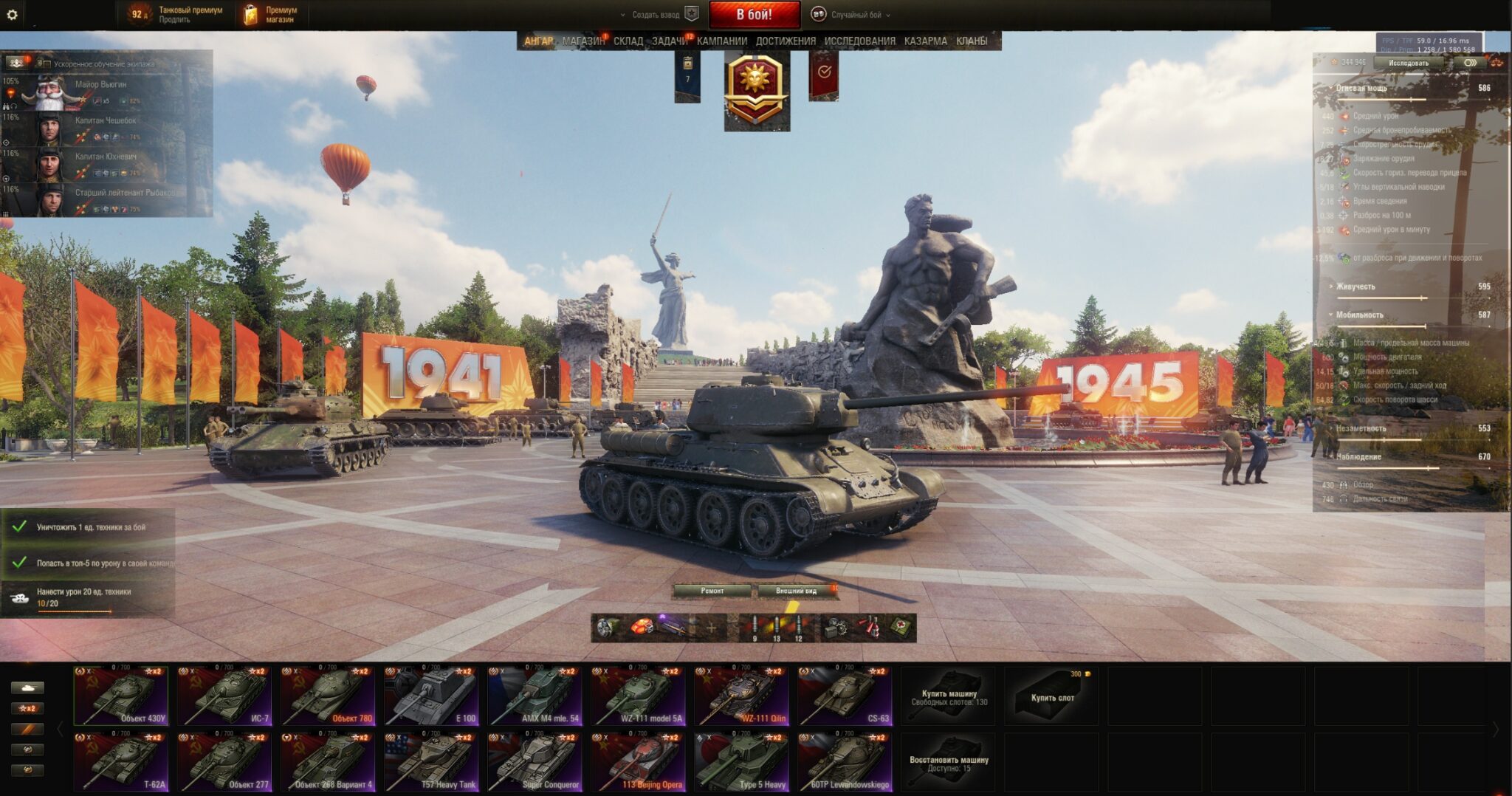Open the ИССЛЕДОВАНИЯ tab
Screen dimensions: 1512x796
point(859,41)
